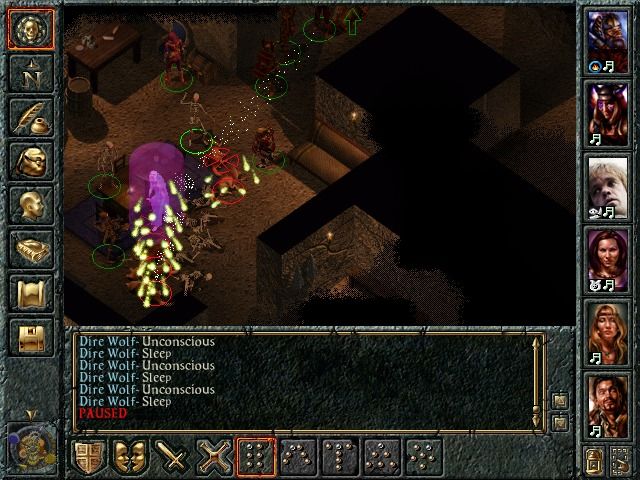Choose the T-shaped party formation
The width and height of the screenshot is (640, 480).
point(342,458)
